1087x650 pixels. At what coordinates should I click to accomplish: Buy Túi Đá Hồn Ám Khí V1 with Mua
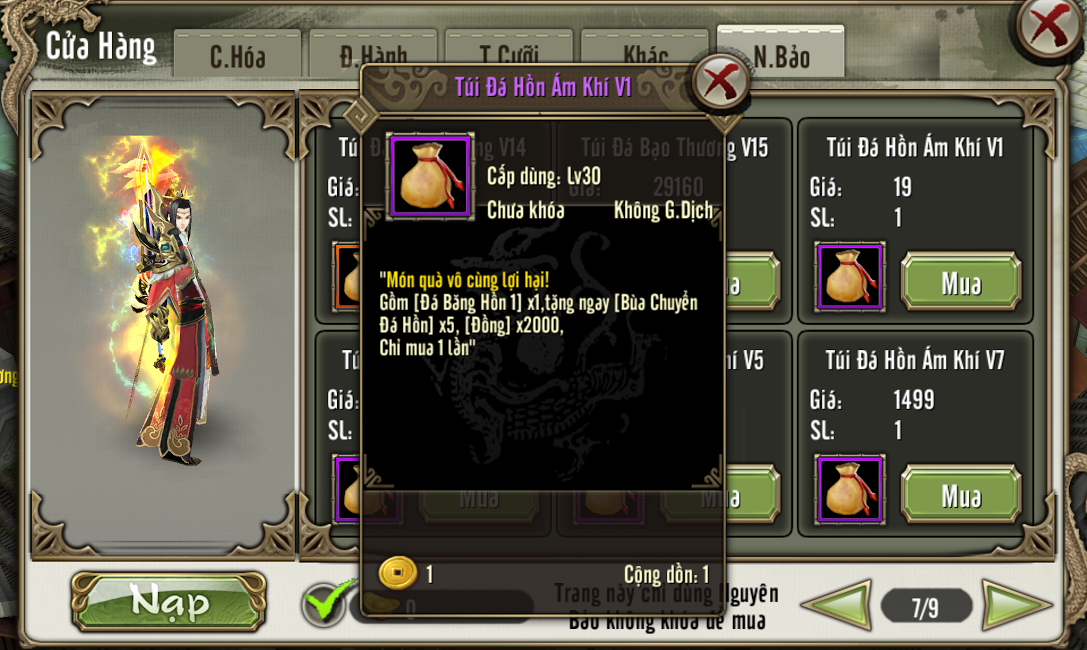(960, 283)
